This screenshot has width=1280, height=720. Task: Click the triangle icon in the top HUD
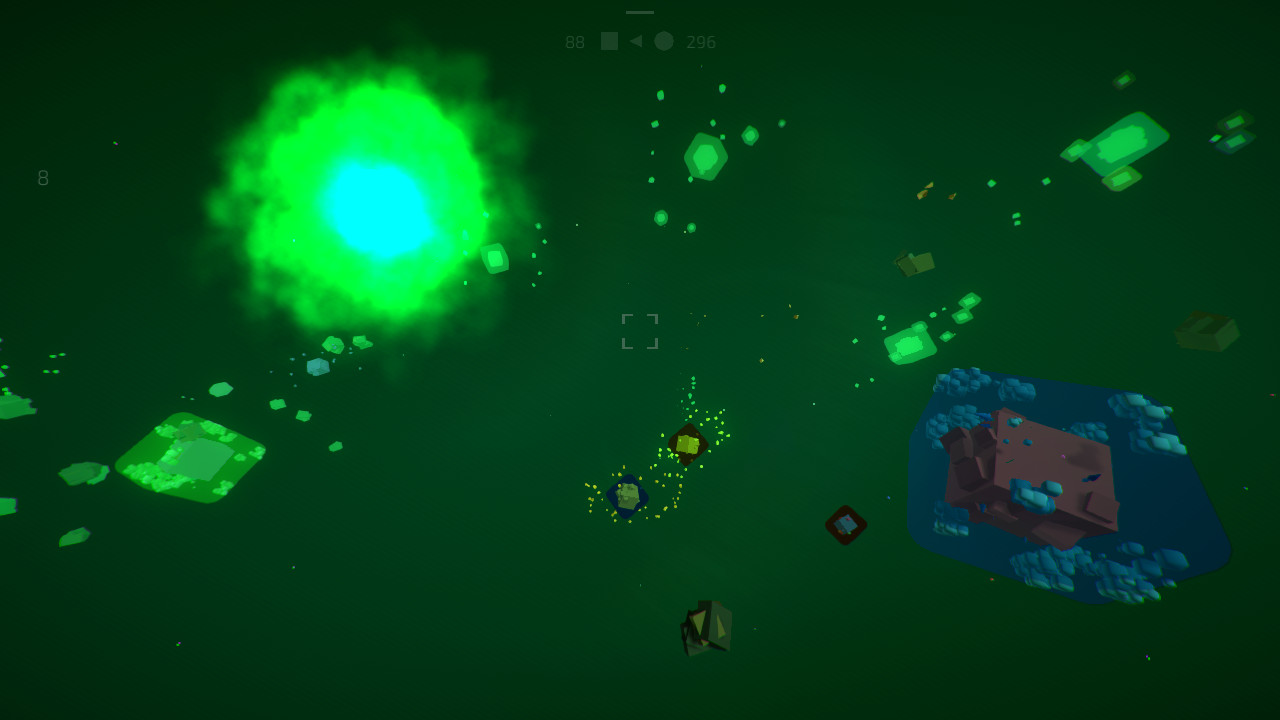pos(636,41)
